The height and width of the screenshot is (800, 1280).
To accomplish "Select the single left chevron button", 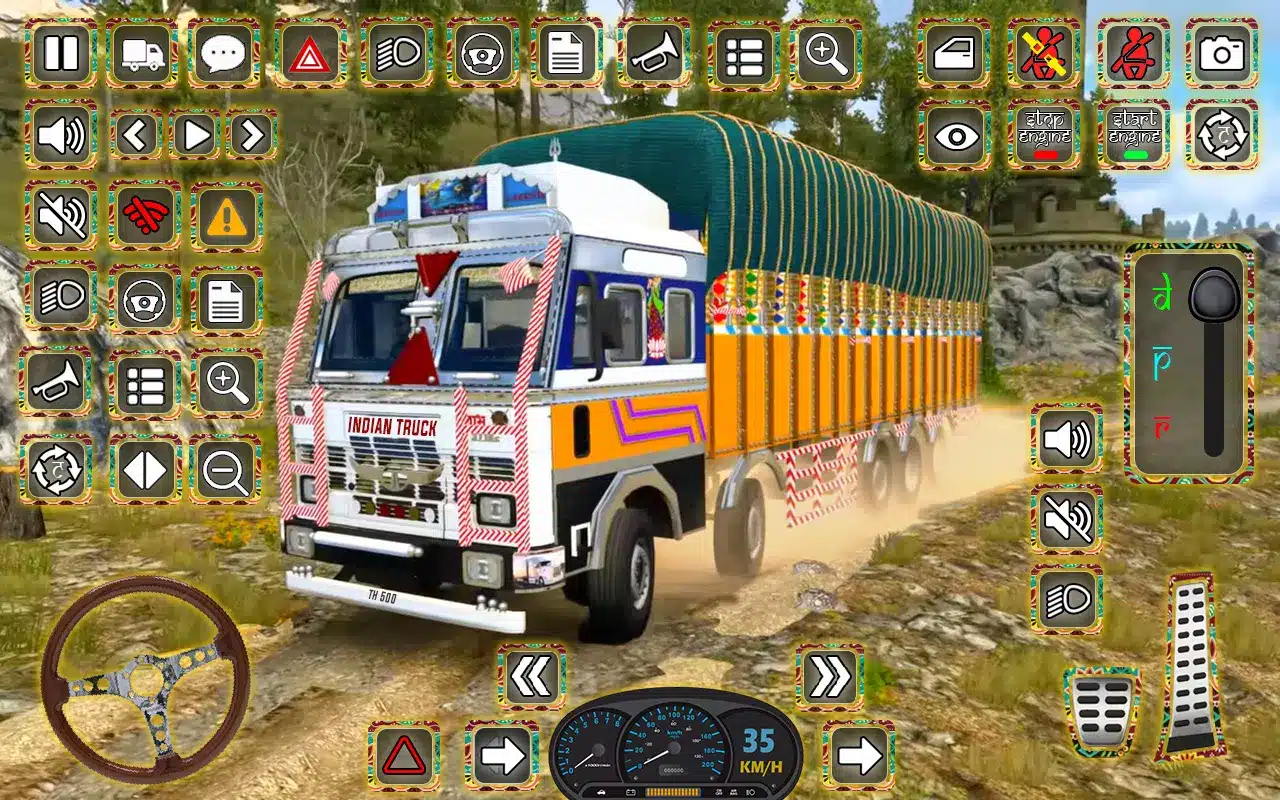I will 137,134.
